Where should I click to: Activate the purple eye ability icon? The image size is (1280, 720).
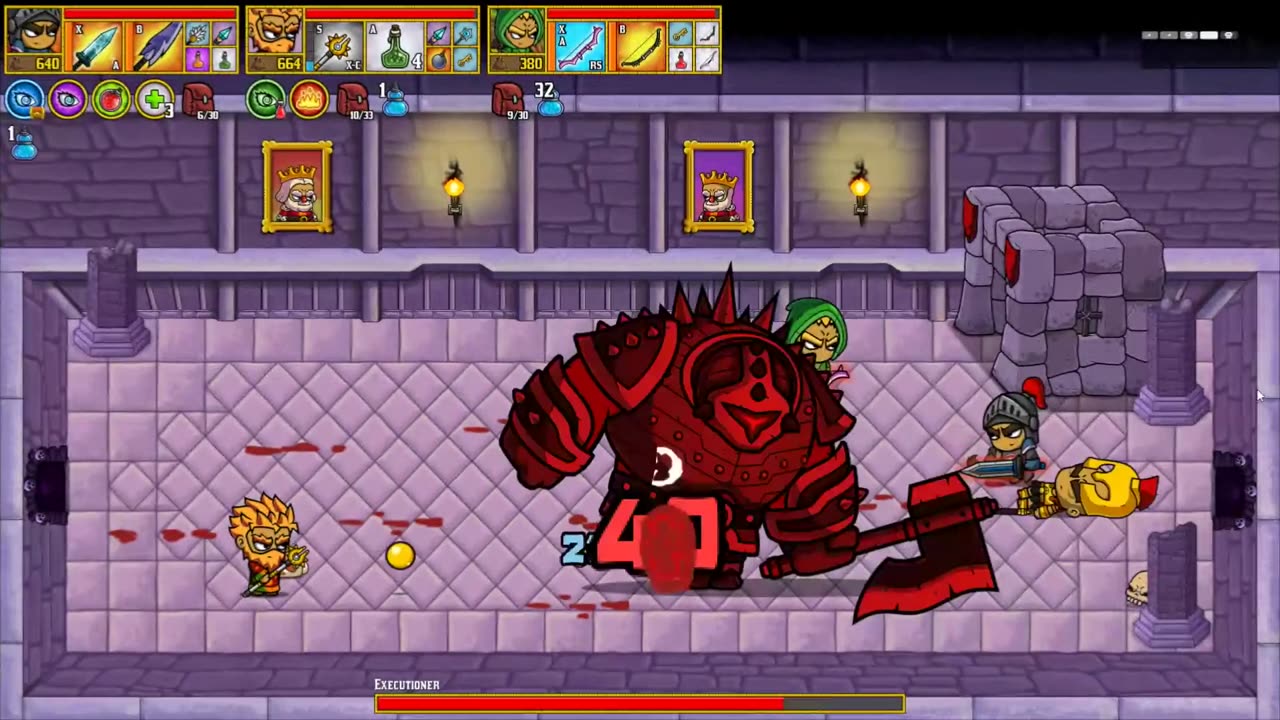[68, 100]
